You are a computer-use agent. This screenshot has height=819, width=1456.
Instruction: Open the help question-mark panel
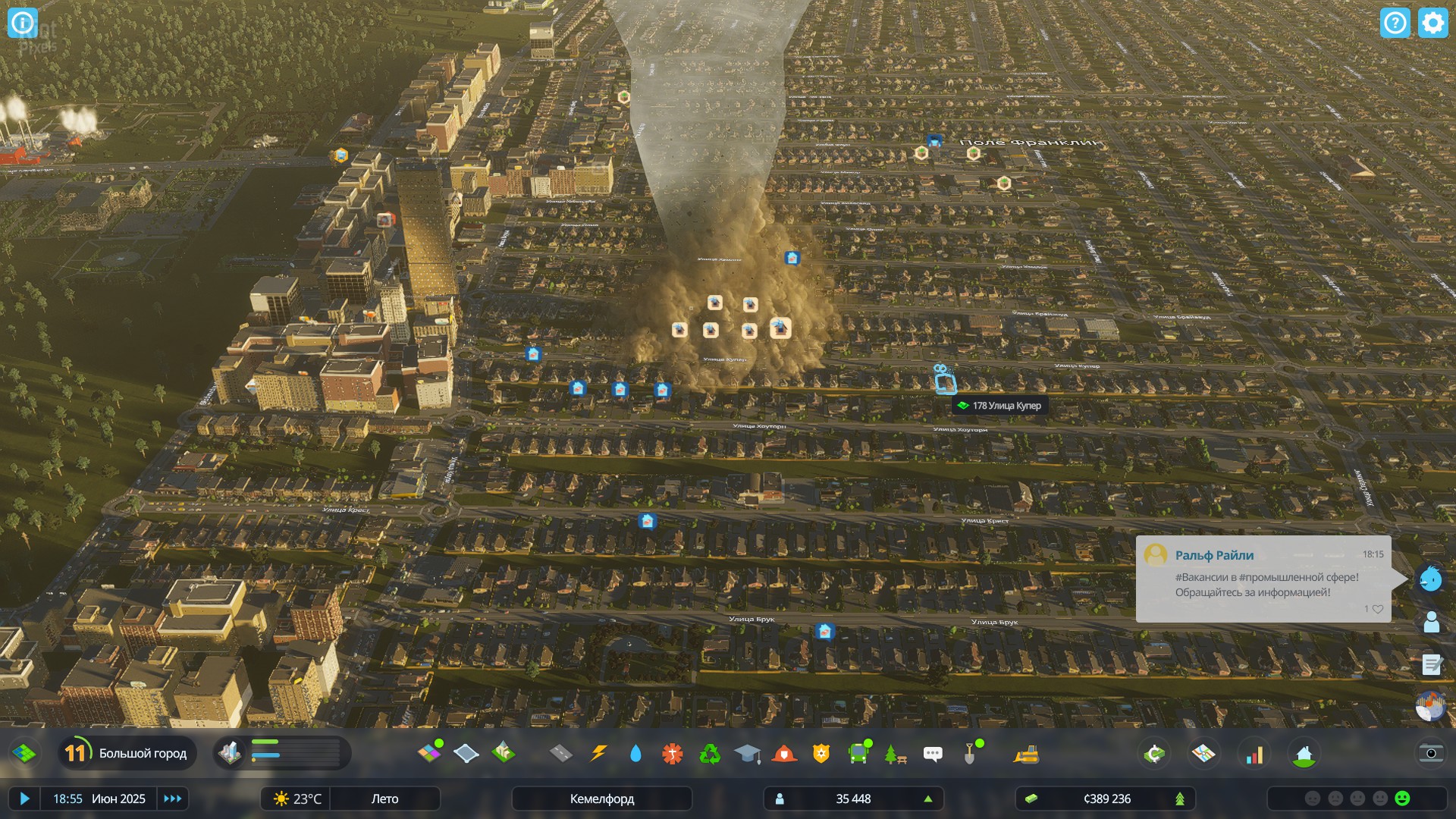click(x=1395, y=23)
